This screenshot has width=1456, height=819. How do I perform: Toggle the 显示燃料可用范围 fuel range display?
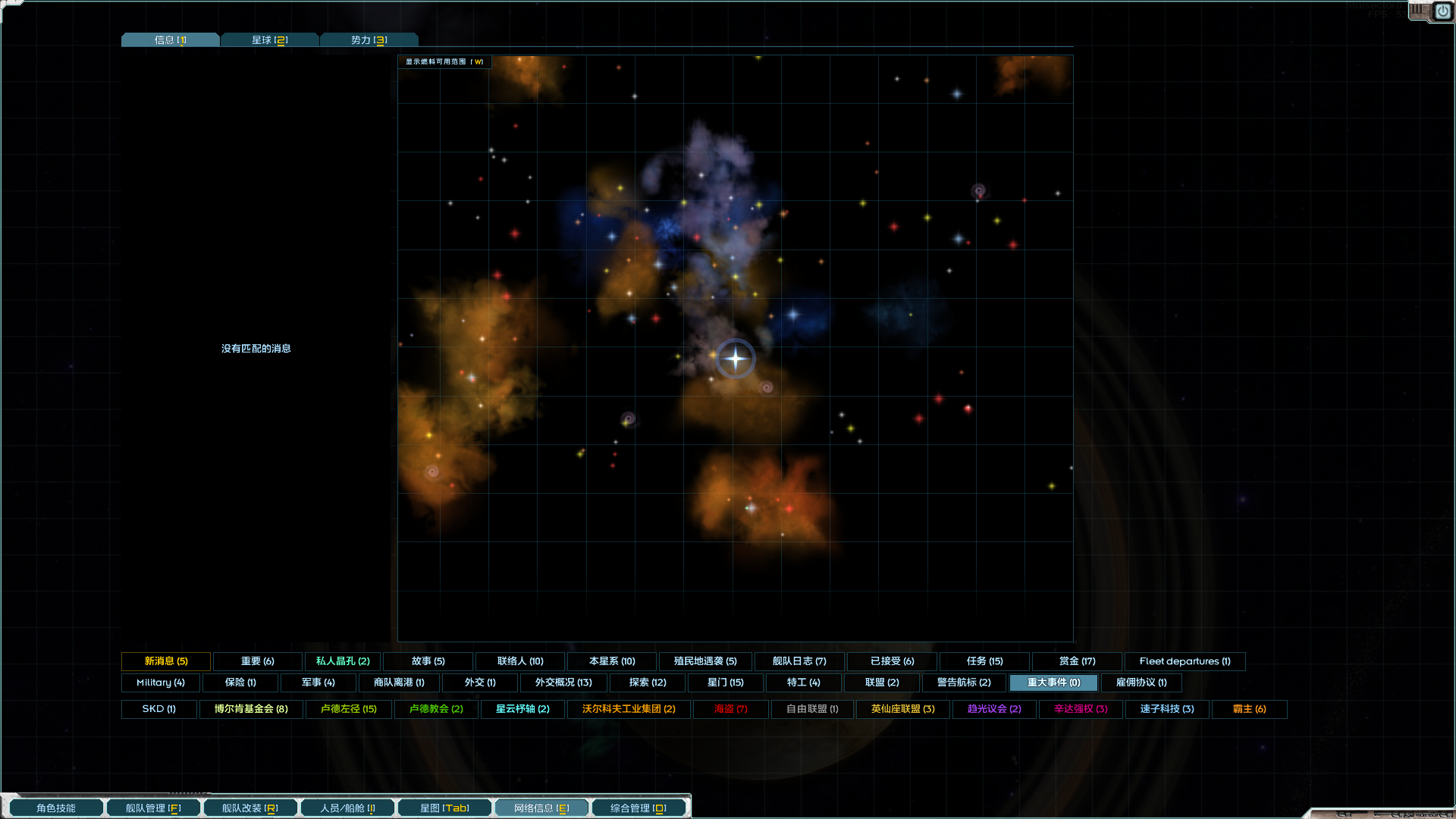click(444, 61)
